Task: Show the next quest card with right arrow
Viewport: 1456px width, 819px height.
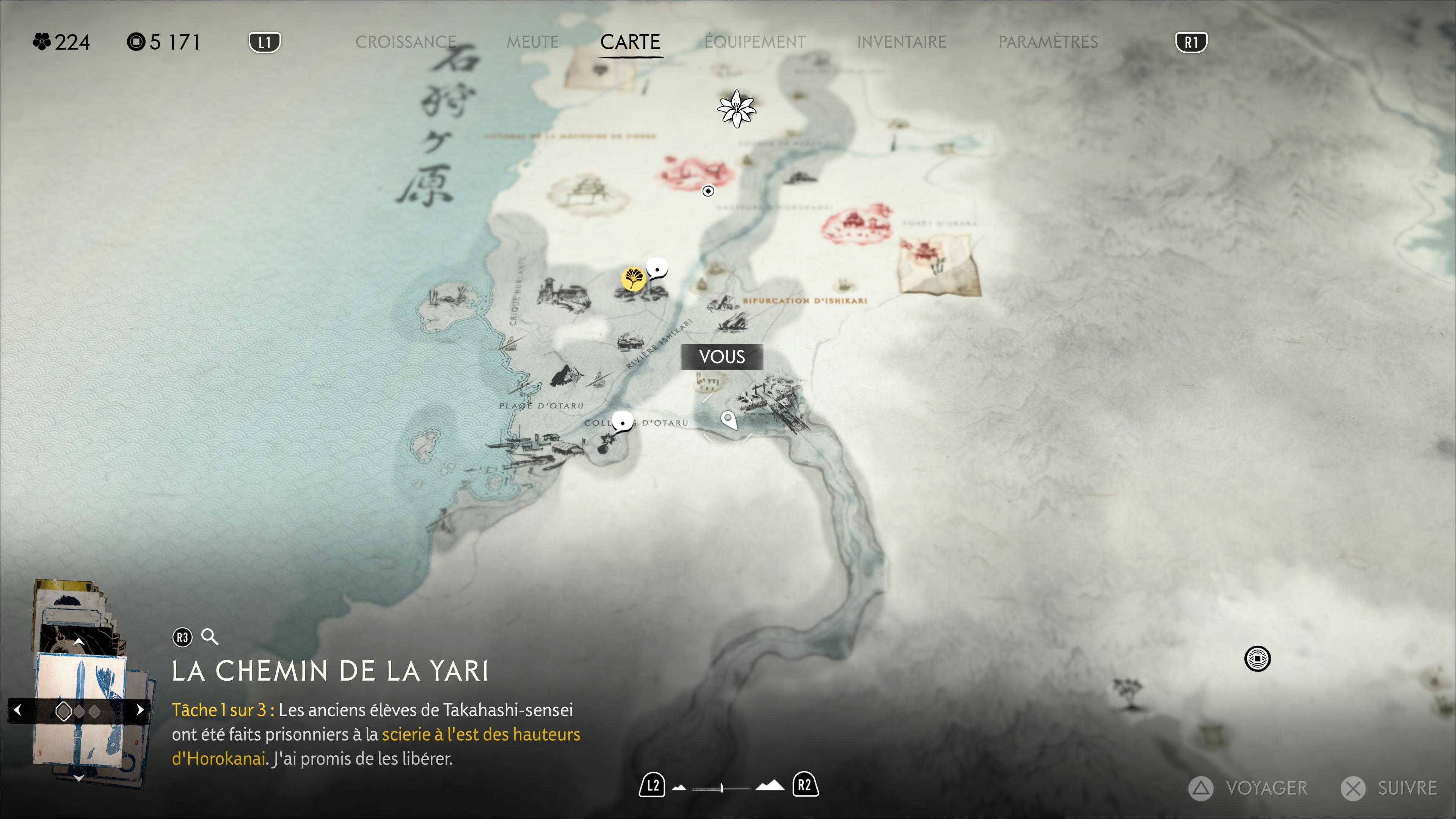Action: tap(140, 710)
